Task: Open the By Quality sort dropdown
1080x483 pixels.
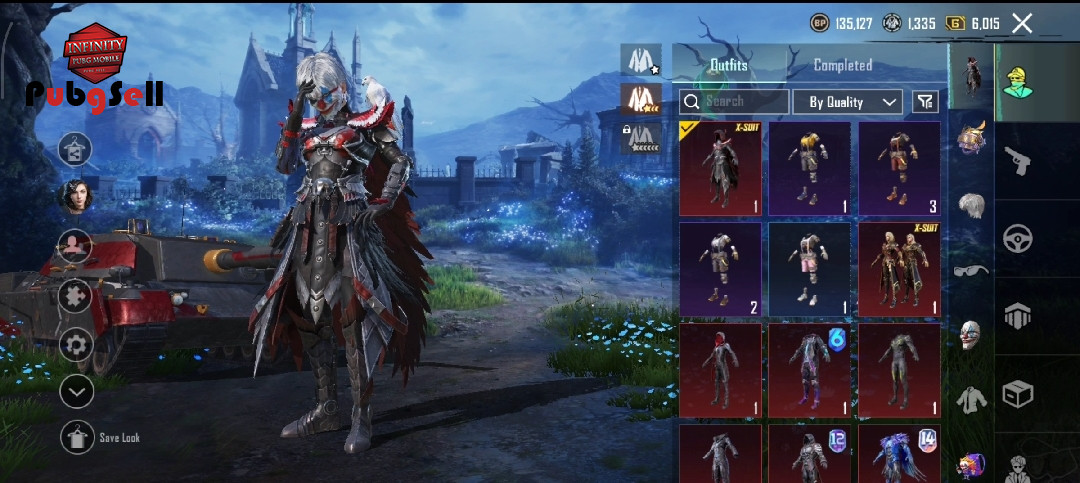Action: pyautogui.click(x=847, y=102)
